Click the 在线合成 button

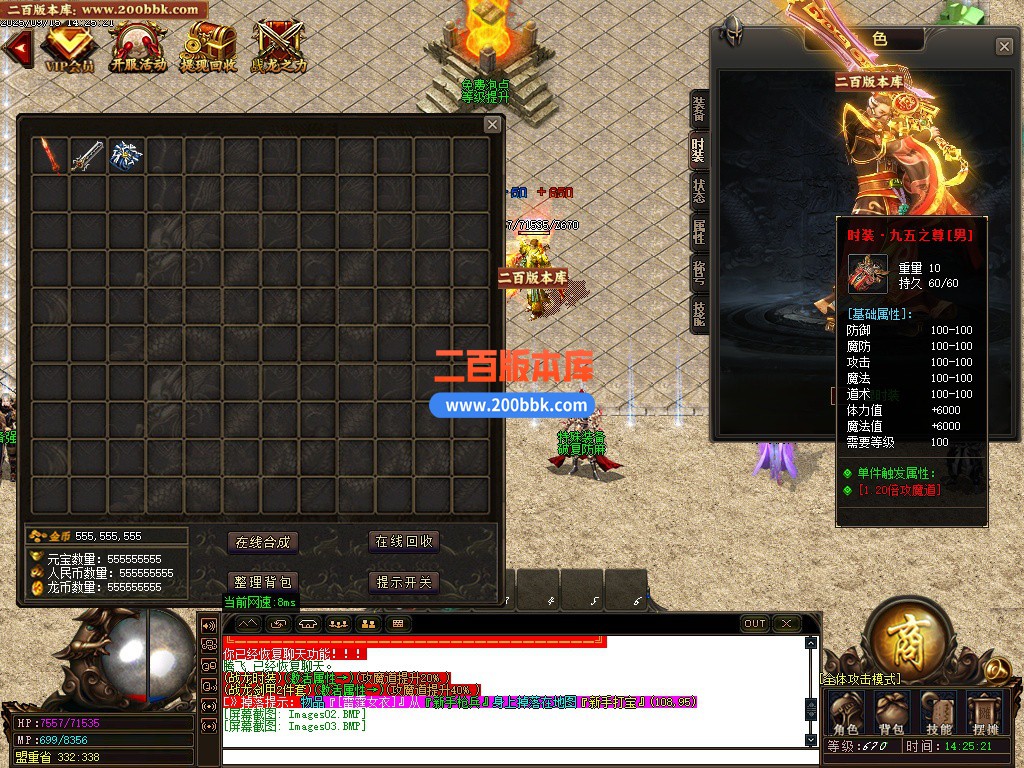262,542
